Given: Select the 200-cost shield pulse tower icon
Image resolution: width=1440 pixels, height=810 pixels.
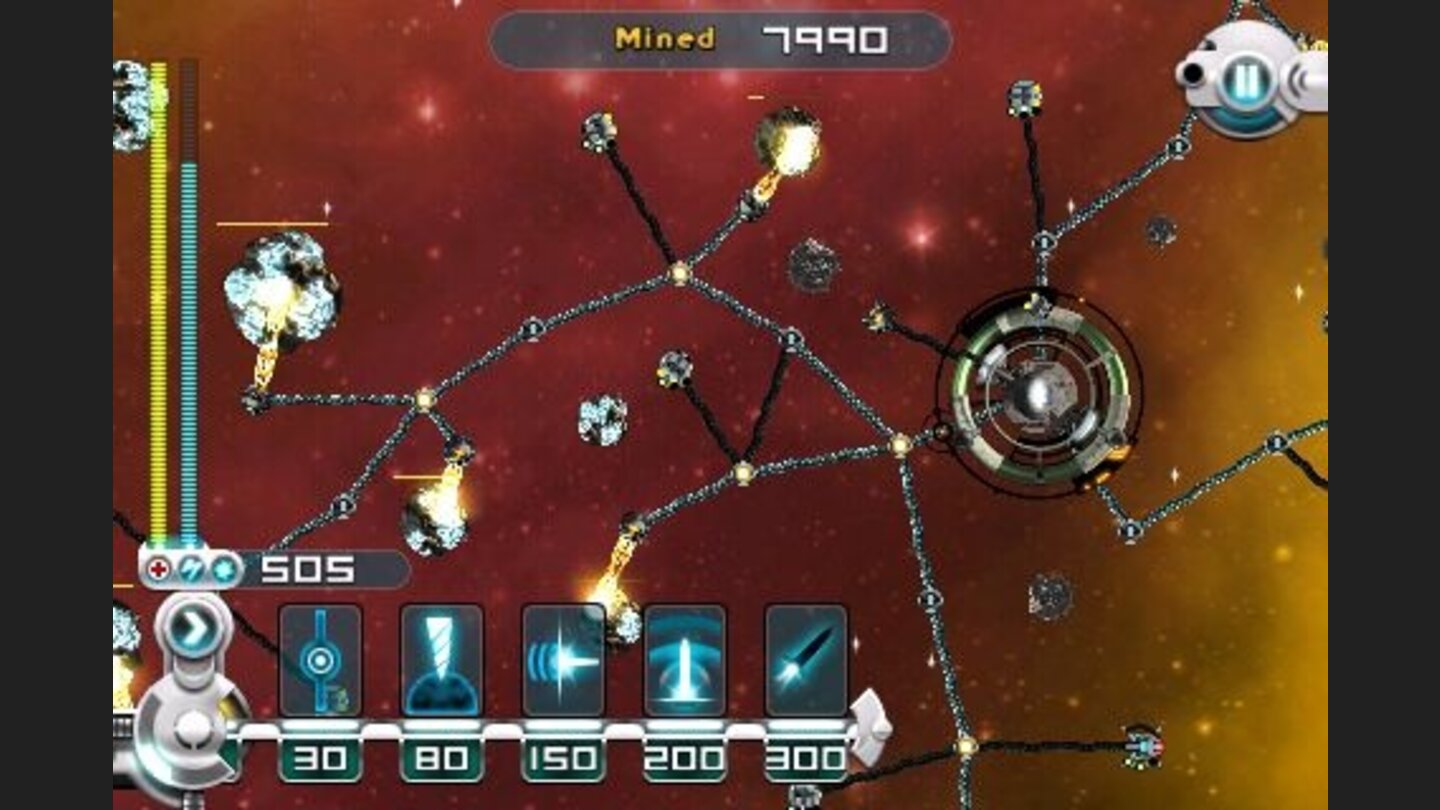Looking at the screenshot, I should click(x=684, y=660).
